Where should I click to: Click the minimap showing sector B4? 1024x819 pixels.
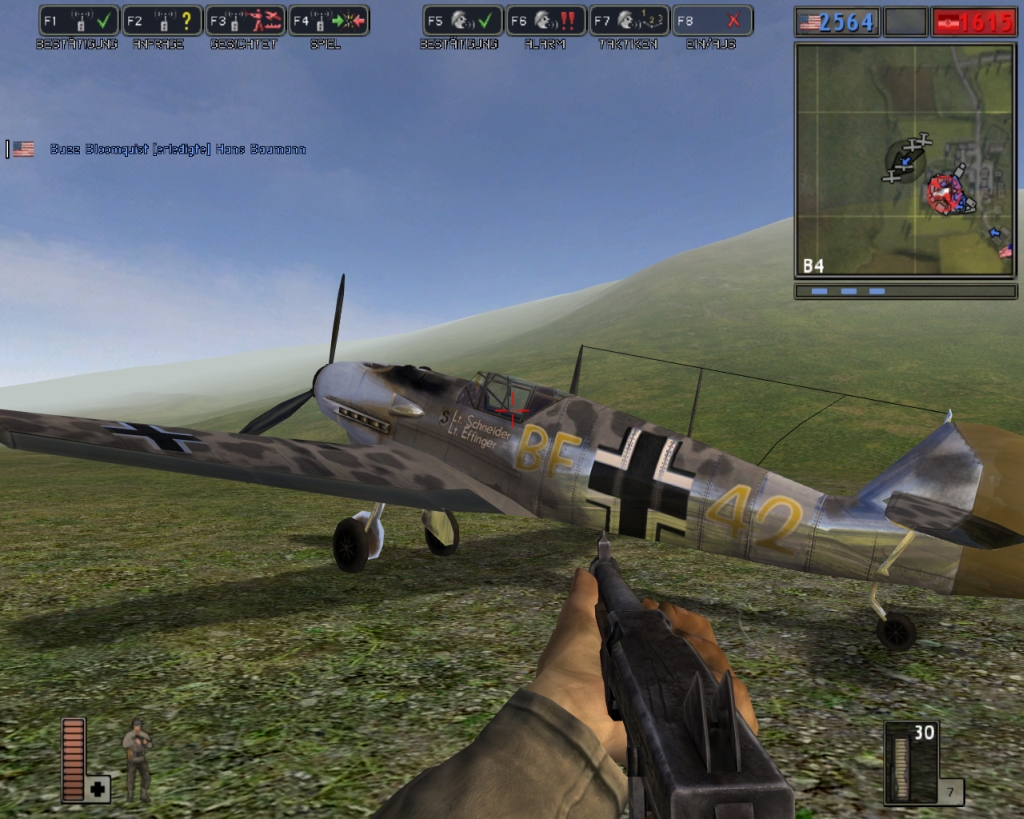905,160
